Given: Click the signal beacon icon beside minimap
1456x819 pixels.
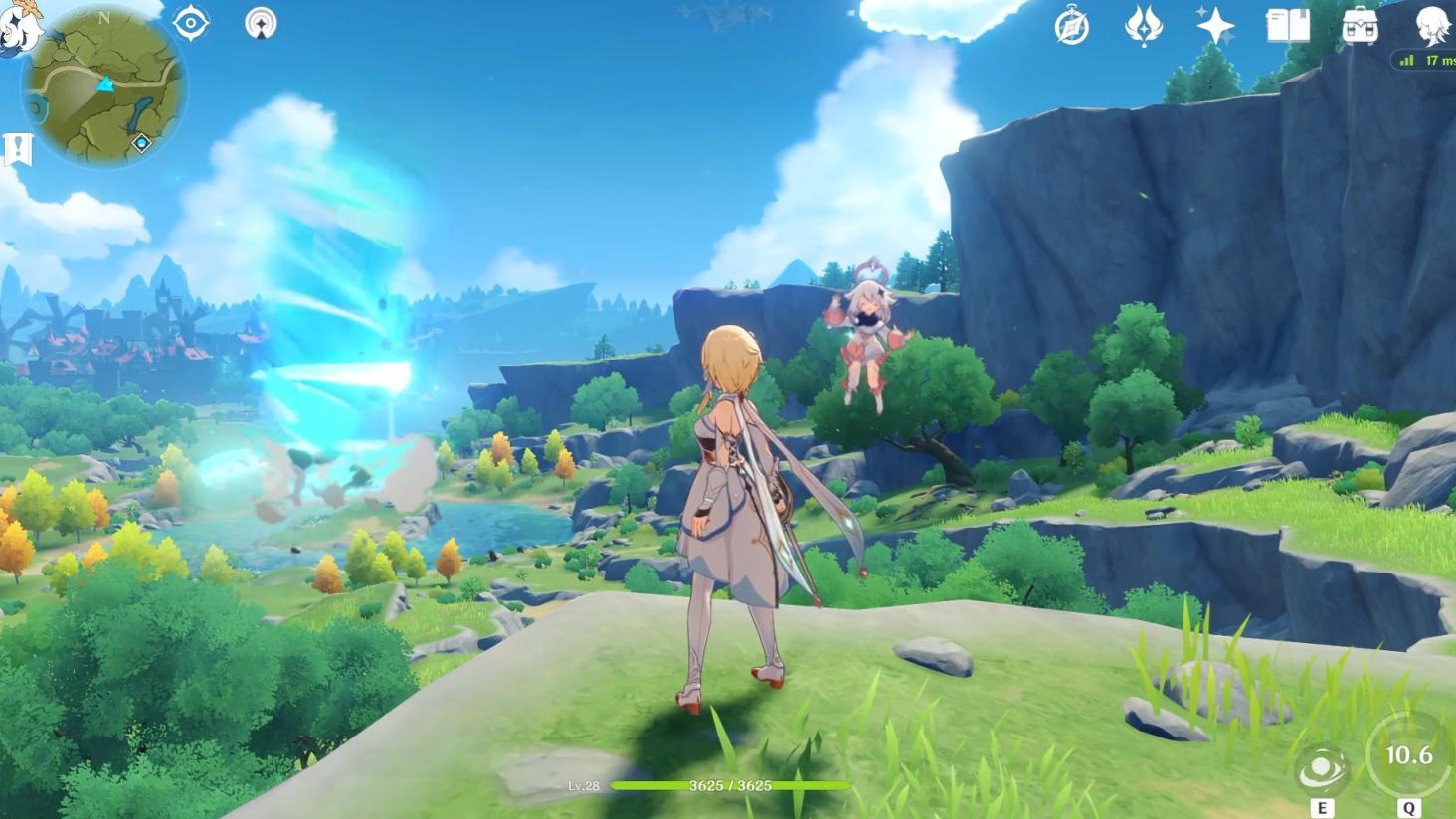Looking at the screenshot, I should [261, 23].
